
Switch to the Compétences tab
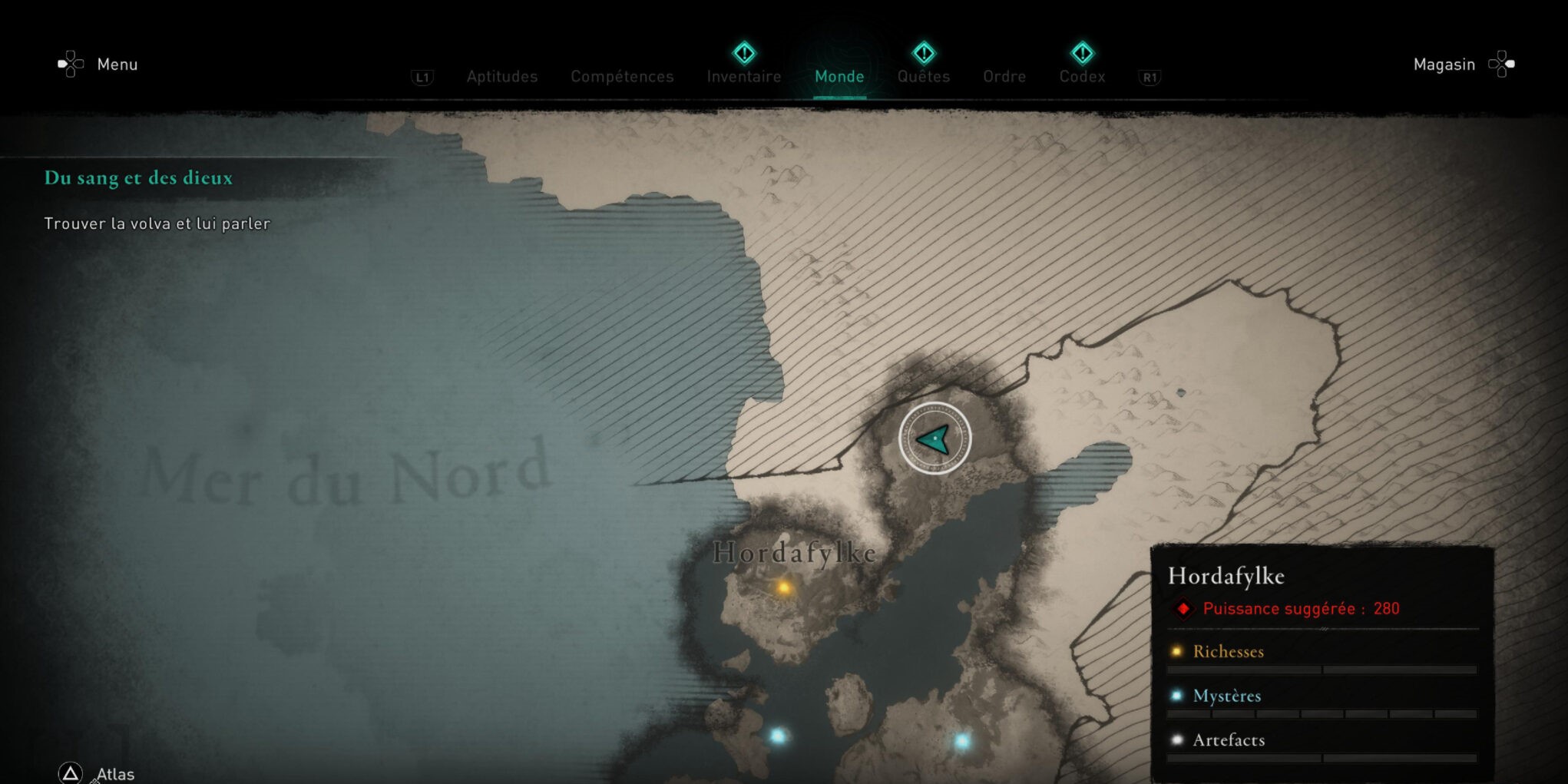click(x=622, y=77)
